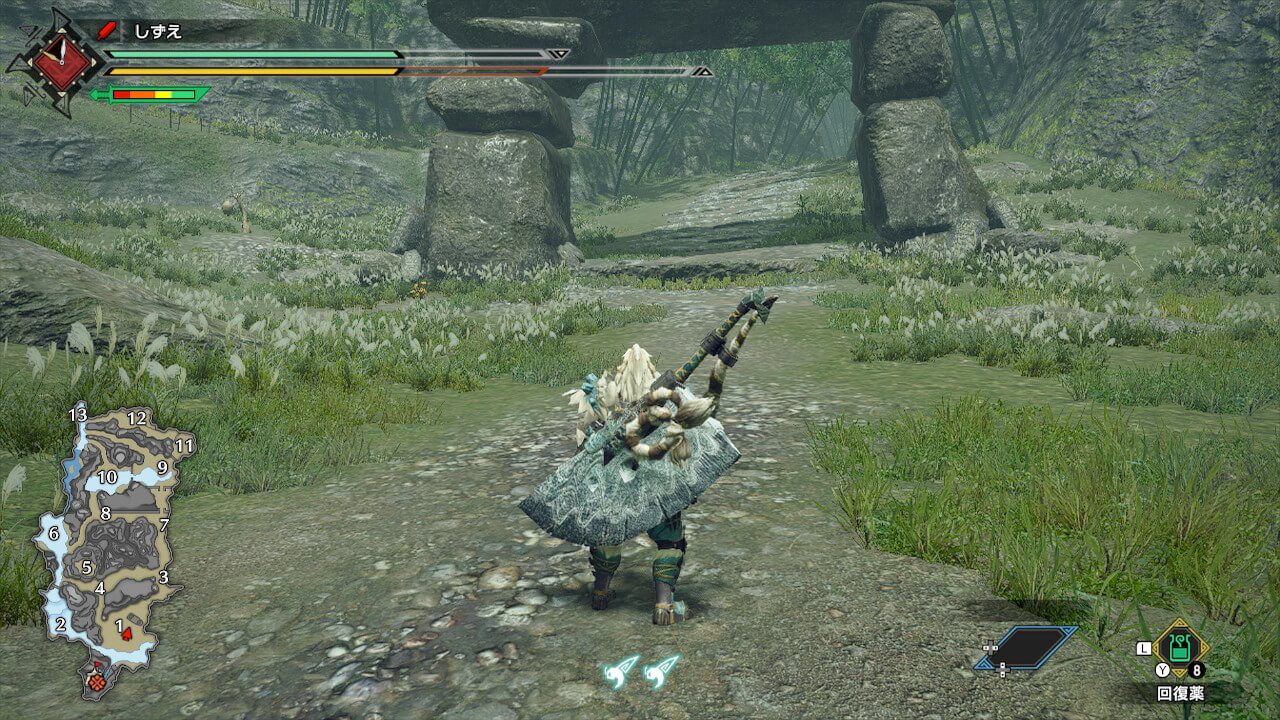Click the red player arrow on the minimap
1280x720 pixels.
point(127,634)
